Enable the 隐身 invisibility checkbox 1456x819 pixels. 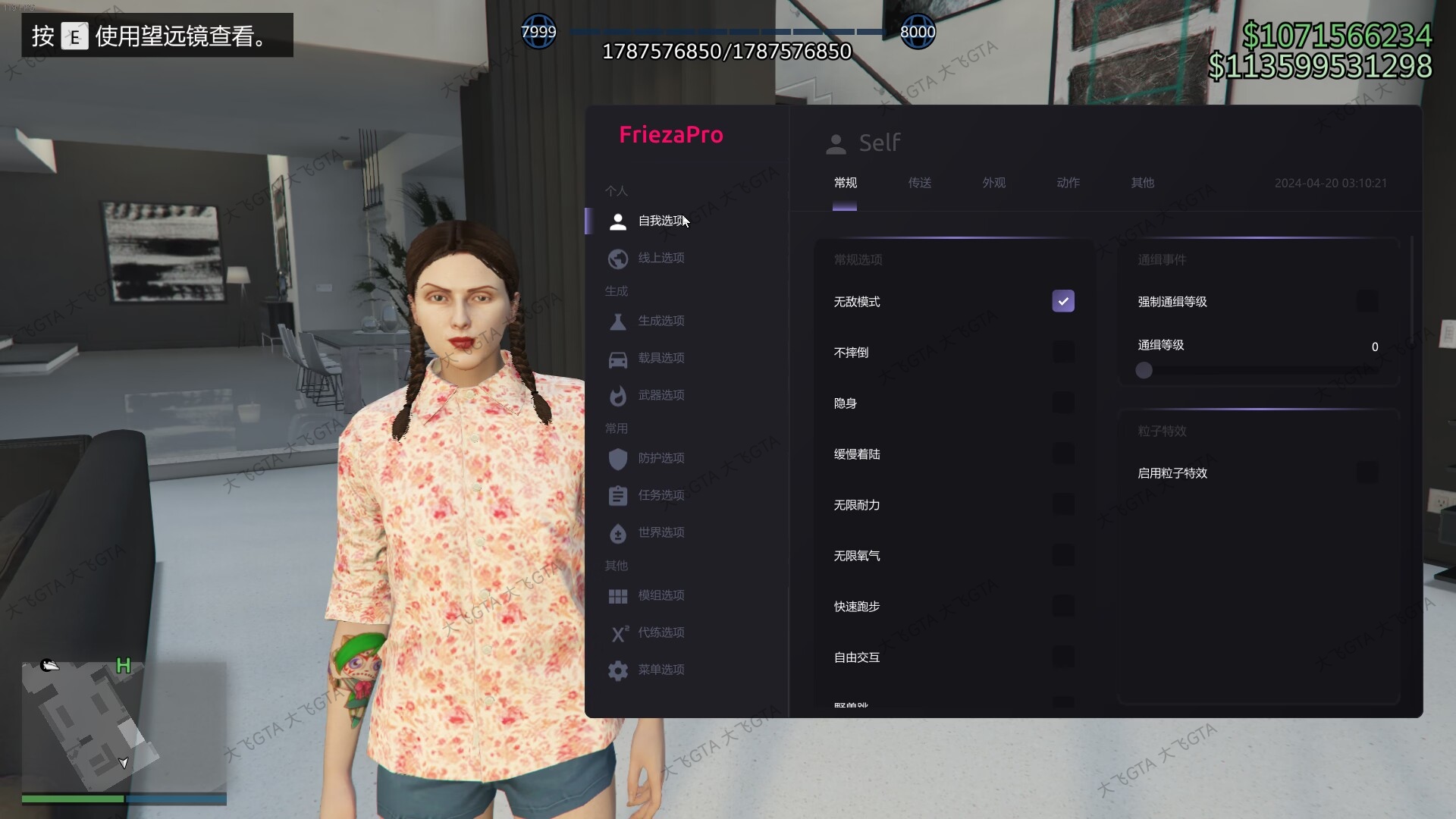1063,403
